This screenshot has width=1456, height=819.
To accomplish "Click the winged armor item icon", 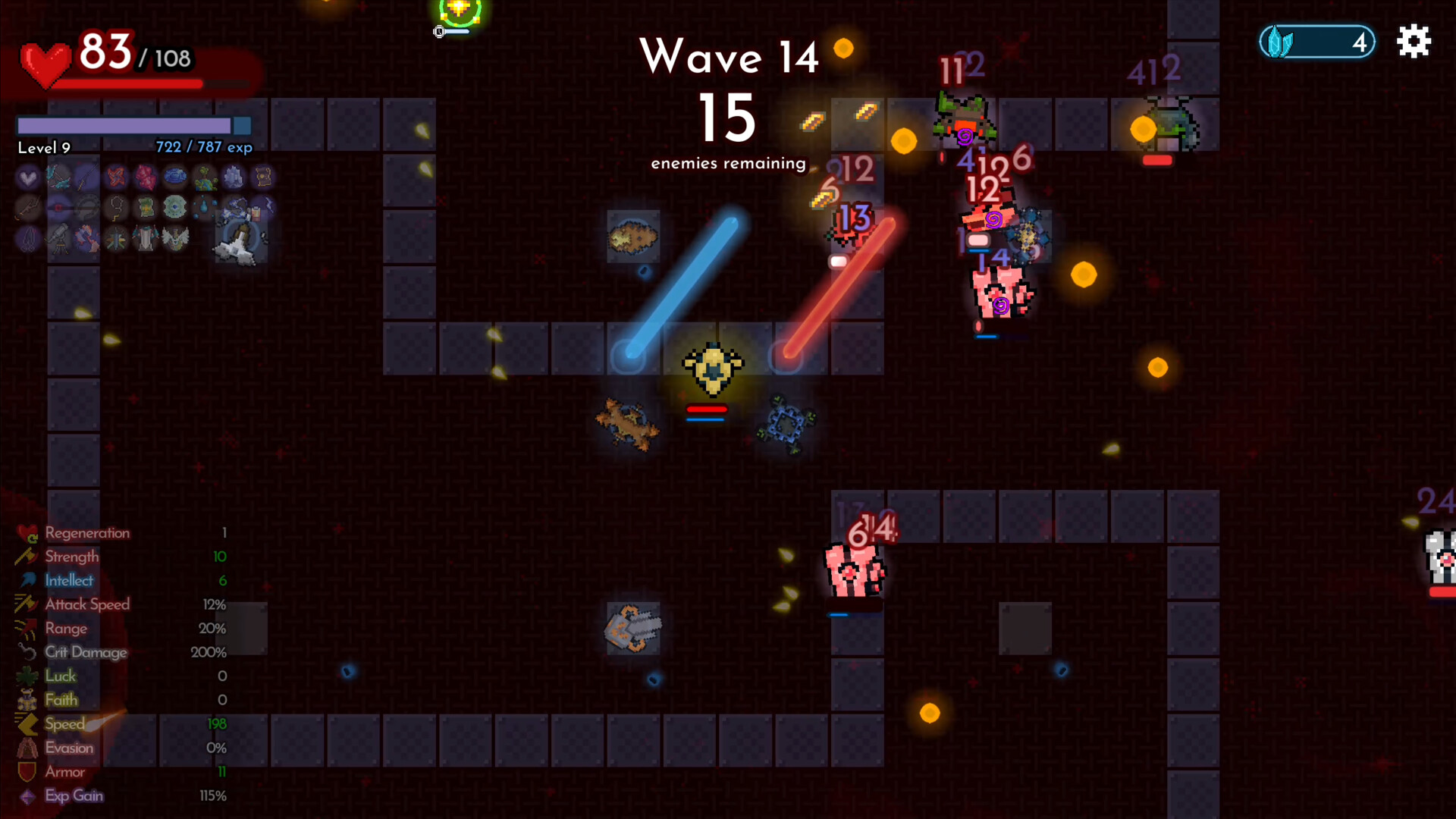I will [175, 238].
